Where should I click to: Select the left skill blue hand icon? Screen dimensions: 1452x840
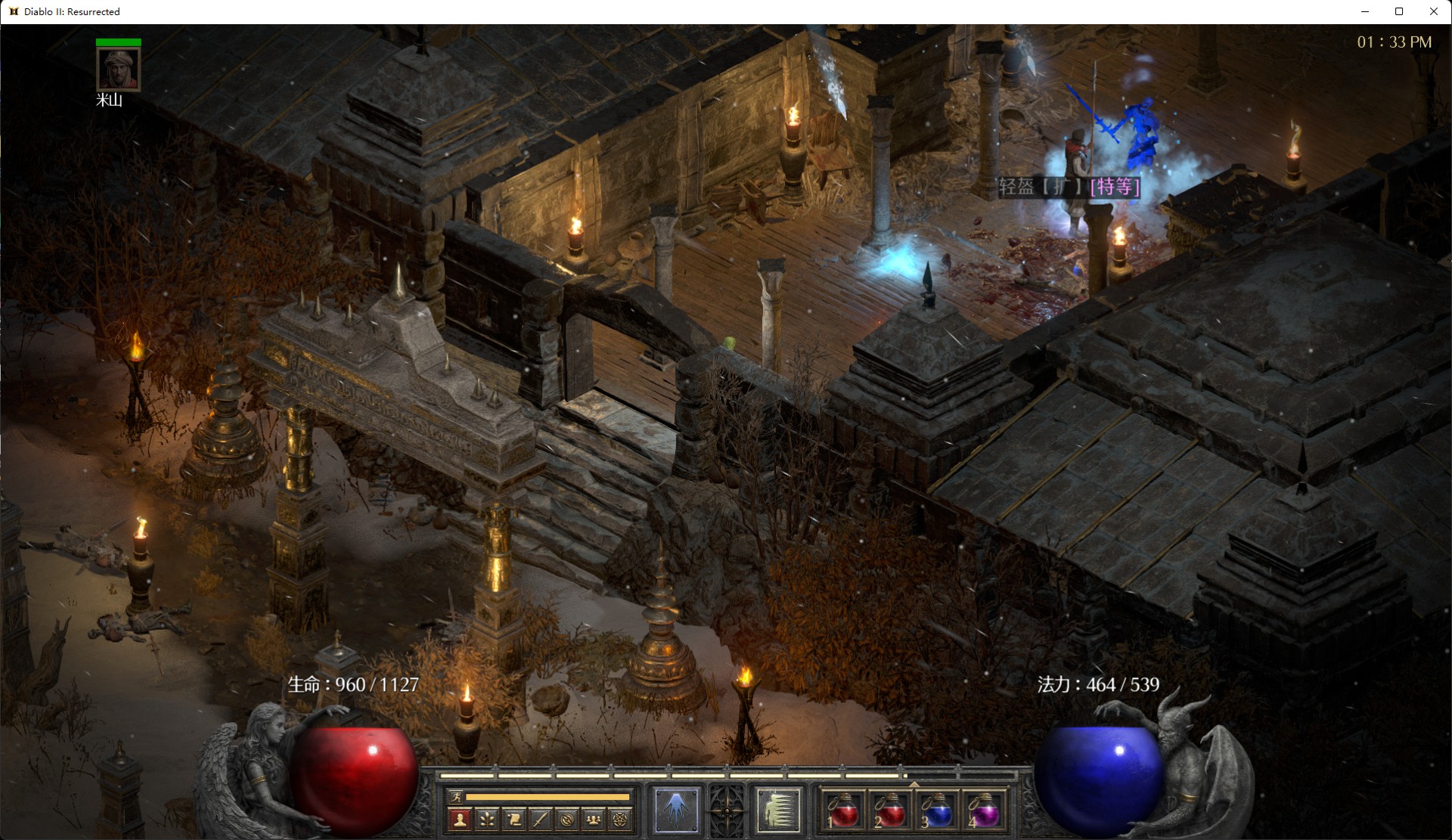tap(676, 810)
